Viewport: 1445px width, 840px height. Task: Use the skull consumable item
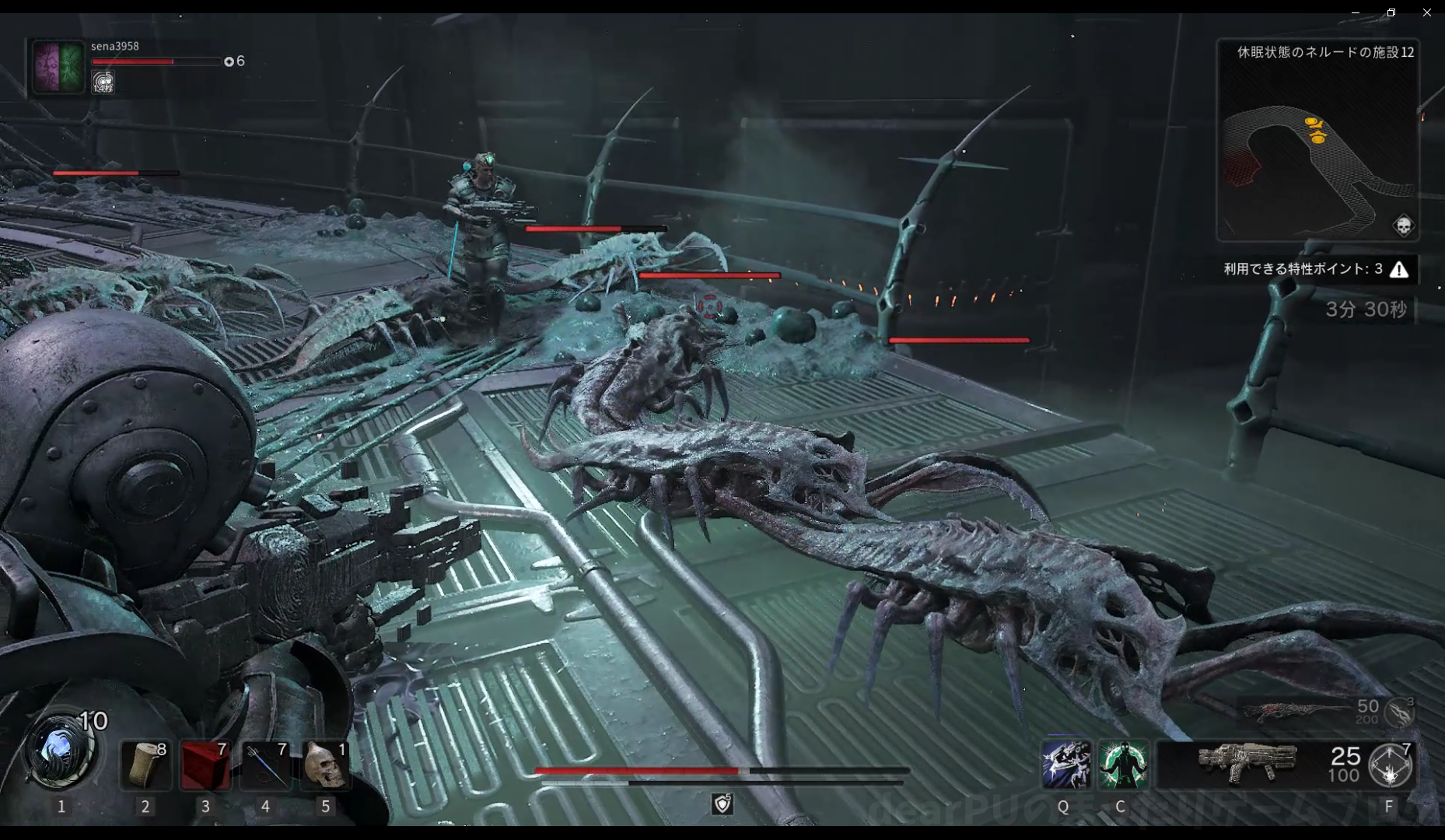(325, 765)
